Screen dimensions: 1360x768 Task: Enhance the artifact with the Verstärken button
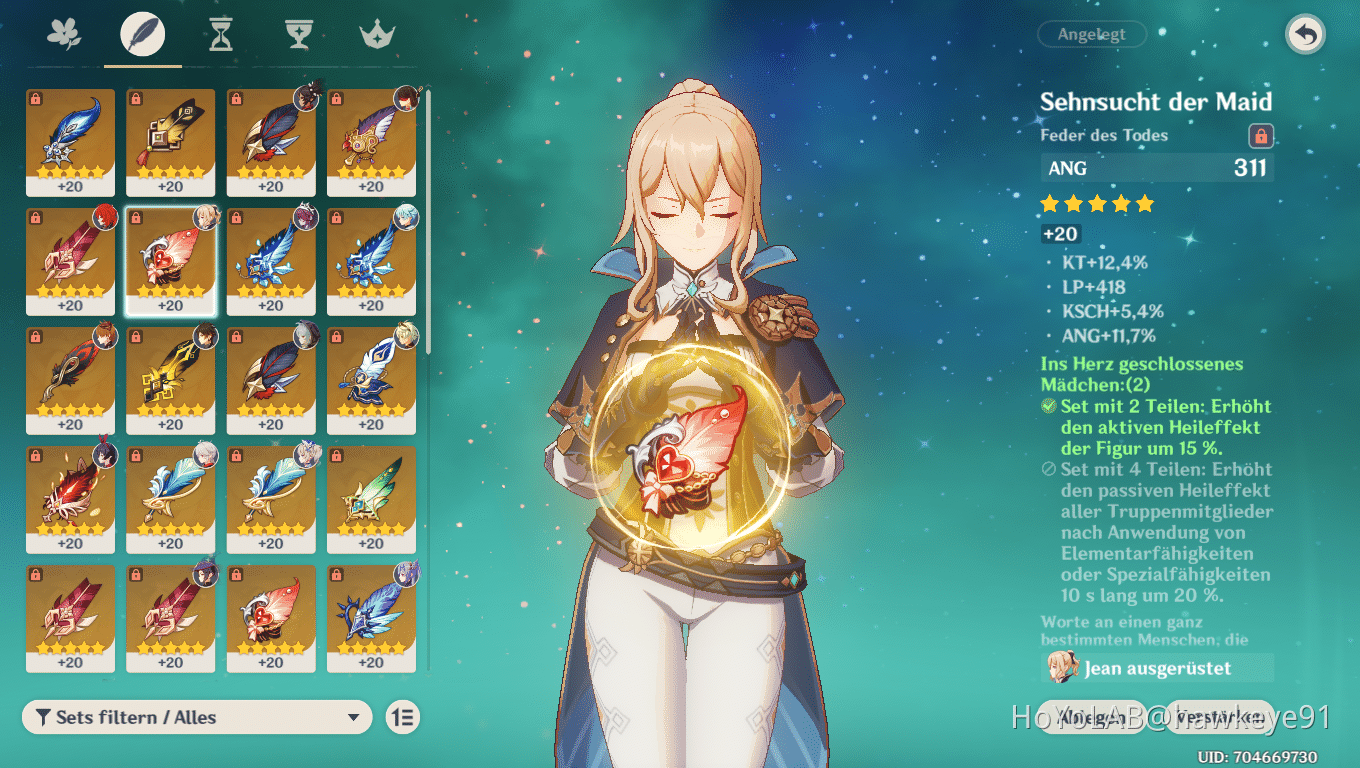1220,716
